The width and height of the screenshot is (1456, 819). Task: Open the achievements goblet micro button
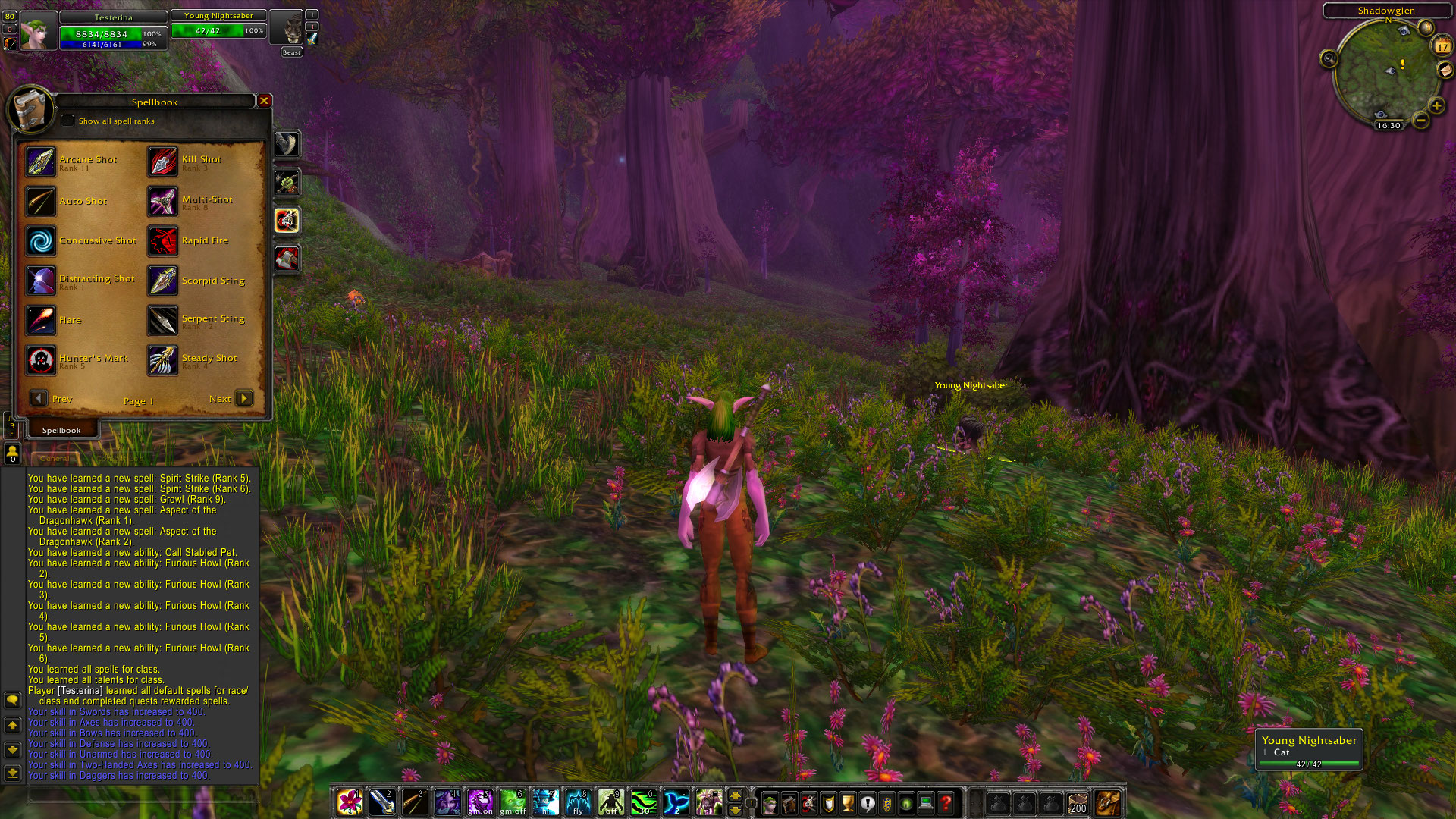click(x=848, y=802)
